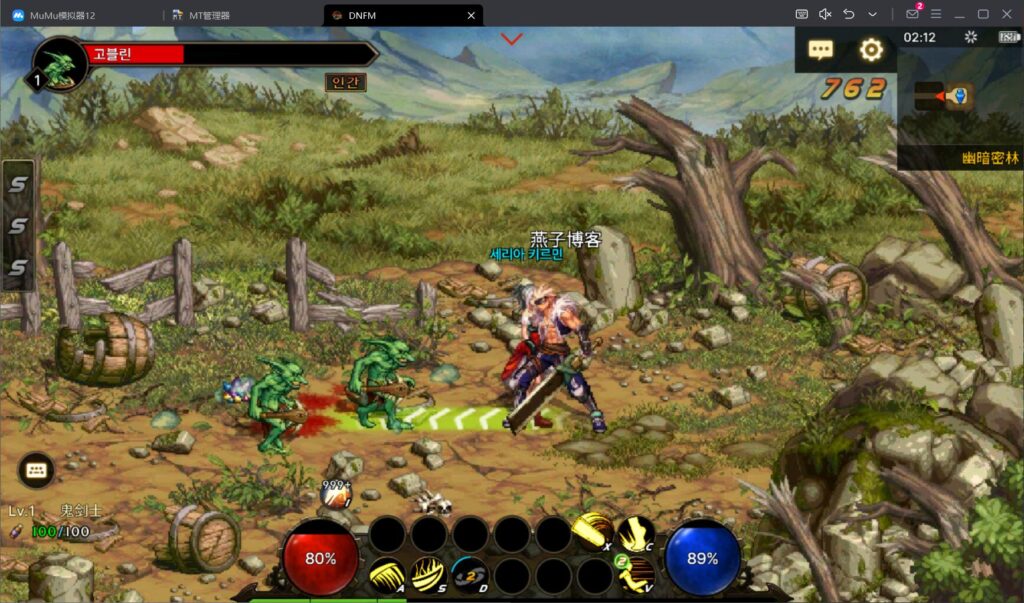This screenshot has width=1024, height=603.
Task: Use the skill on the X slot
Action: pyautogui.click(x=594, y=534)
